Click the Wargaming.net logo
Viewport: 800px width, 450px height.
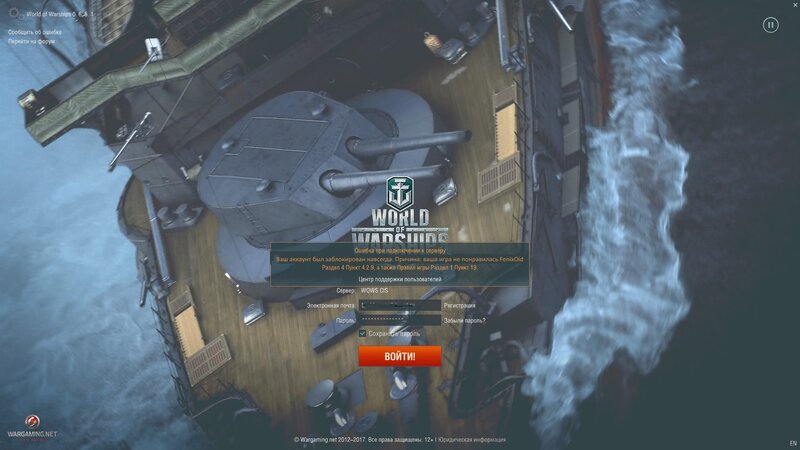32,424
